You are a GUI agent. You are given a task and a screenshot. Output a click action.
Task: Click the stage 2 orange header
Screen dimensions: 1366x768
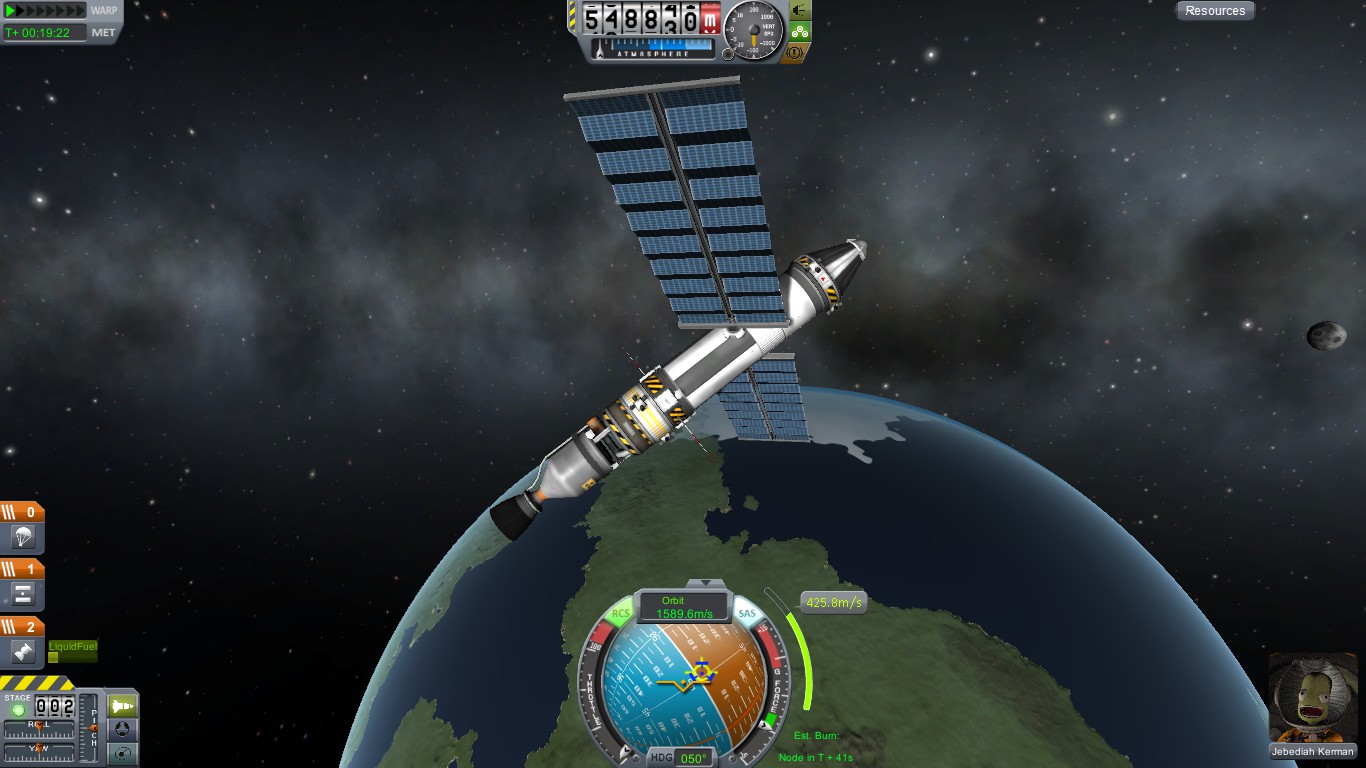point(22,627)
